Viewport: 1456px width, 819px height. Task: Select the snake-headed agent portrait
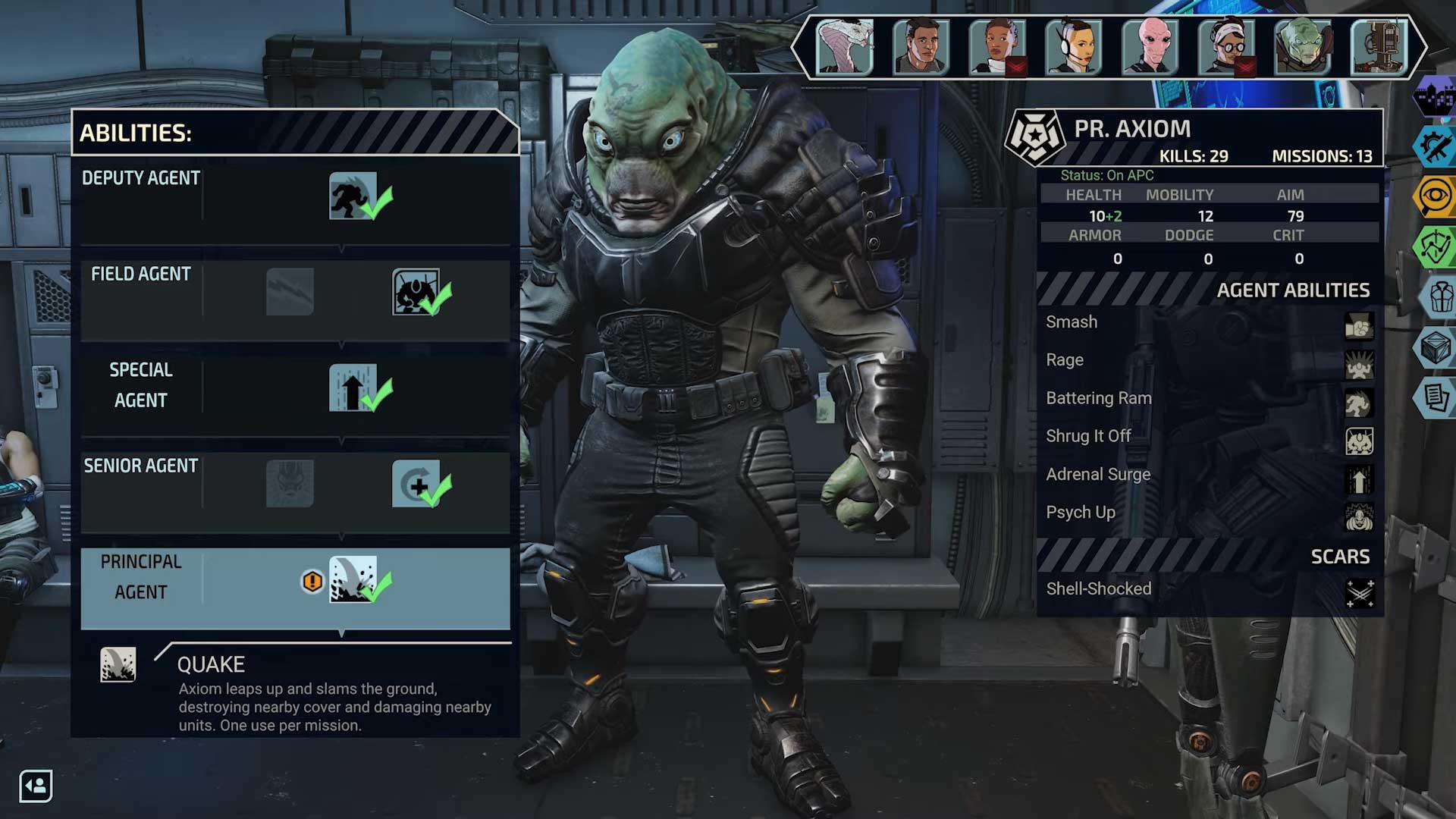pyautogui.click(x=844, y=47)
